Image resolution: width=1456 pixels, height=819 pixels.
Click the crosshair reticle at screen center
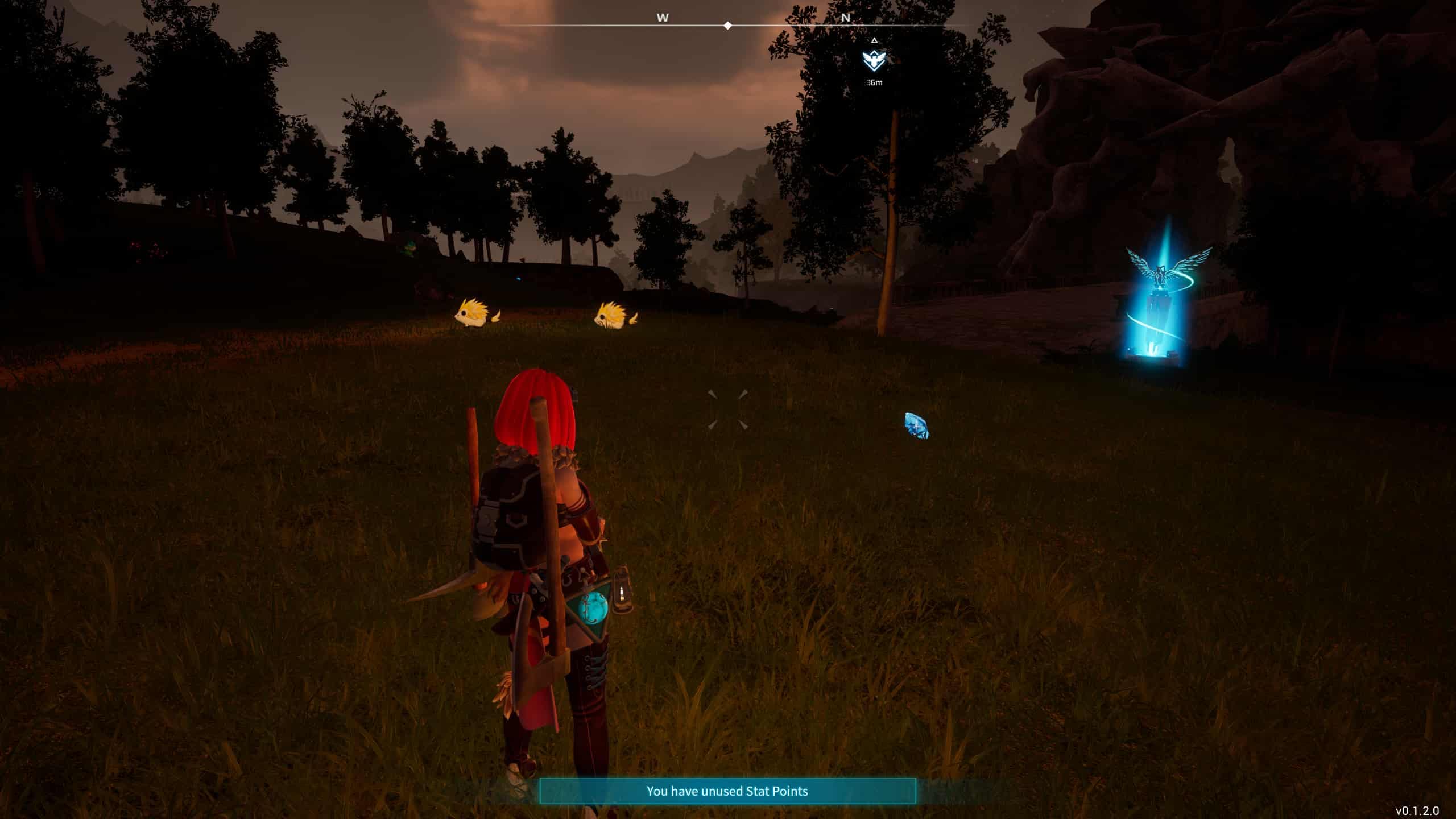pyautogui.click(x=727, y=409)
